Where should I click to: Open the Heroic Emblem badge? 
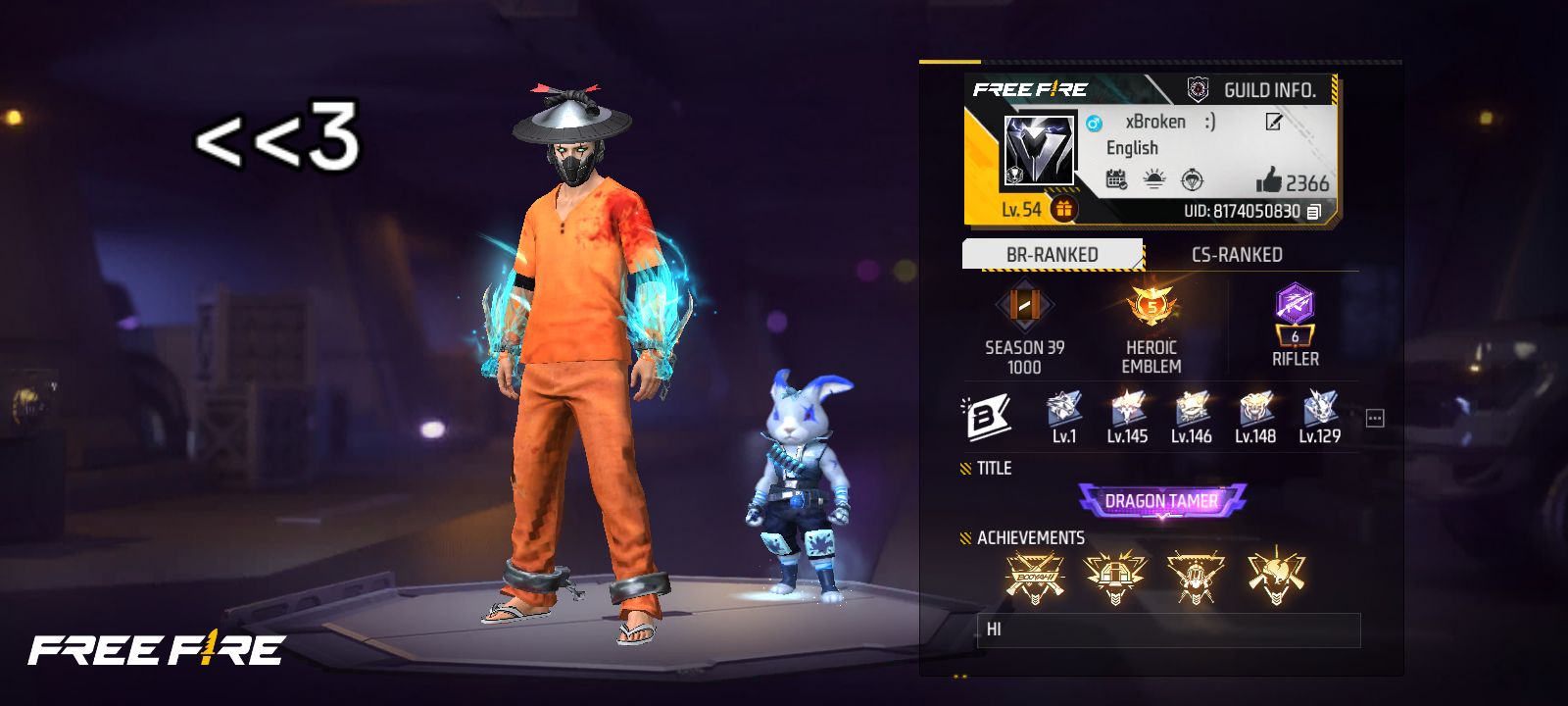(1151, 306)
